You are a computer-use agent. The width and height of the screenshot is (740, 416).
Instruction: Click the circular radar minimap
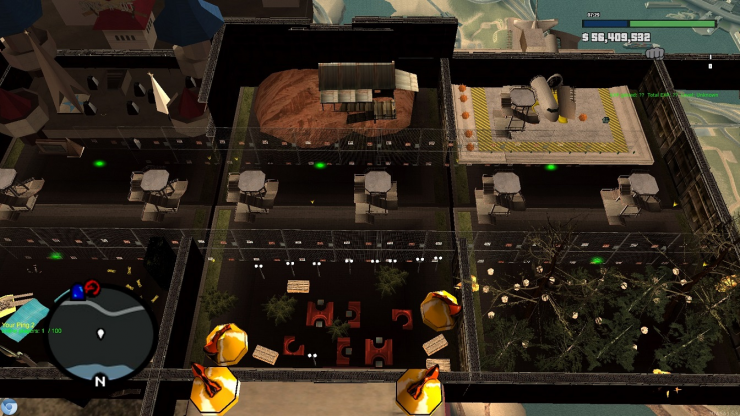pyautogui.click(x=101, y=334)
